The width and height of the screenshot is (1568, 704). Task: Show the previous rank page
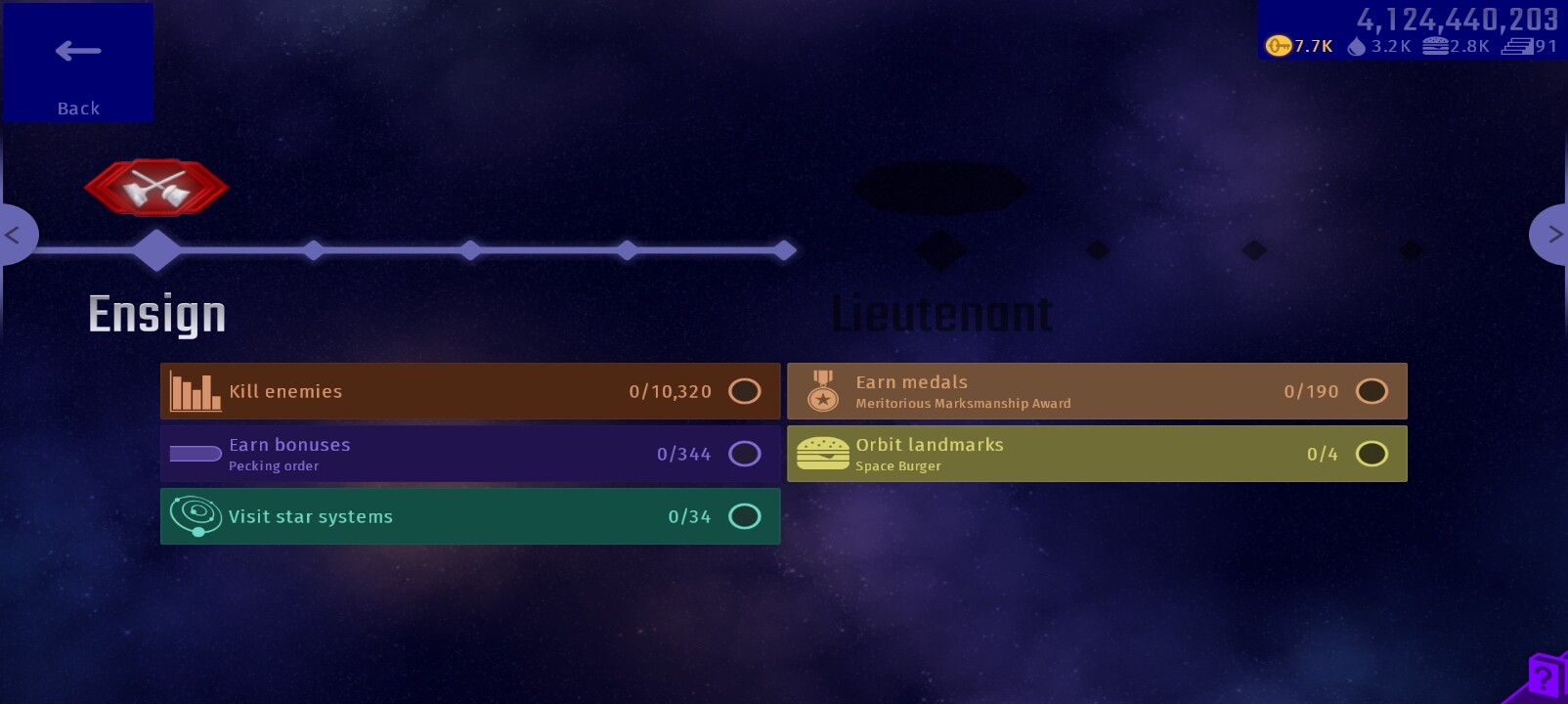15,235
